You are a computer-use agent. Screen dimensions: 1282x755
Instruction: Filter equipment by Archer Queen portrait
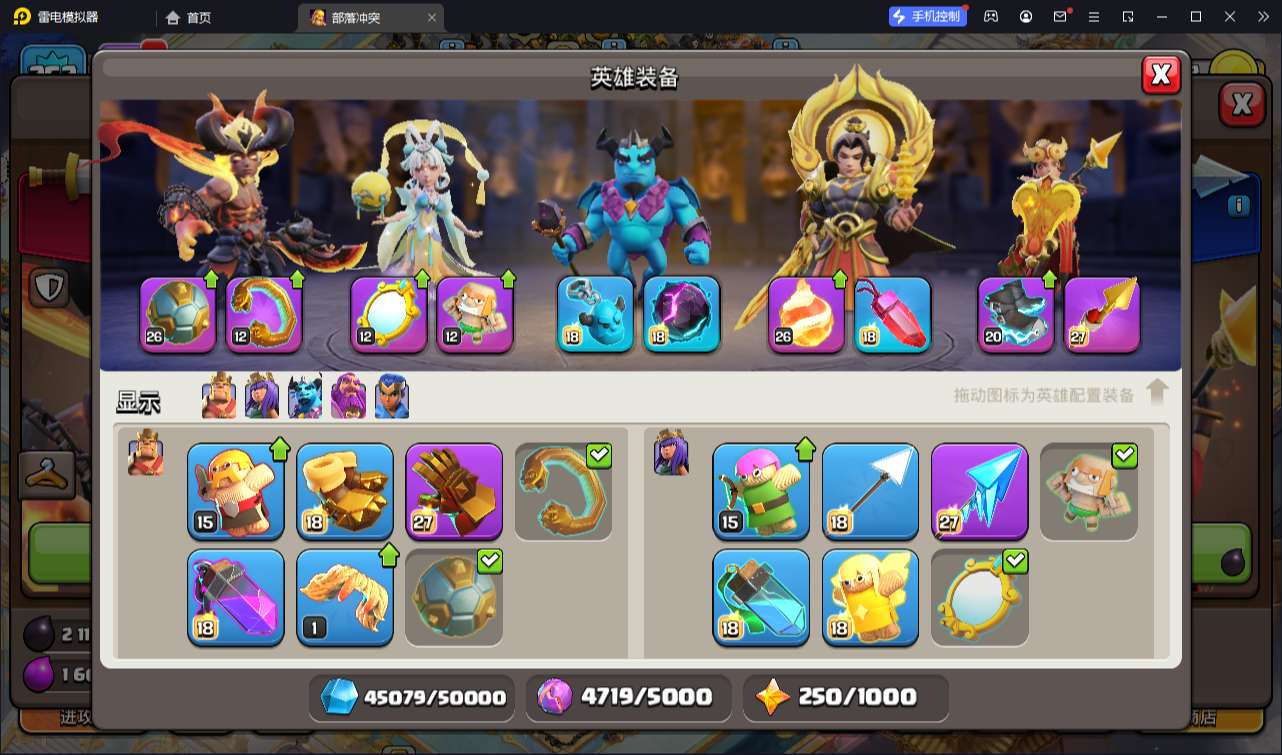pos(262,396)
